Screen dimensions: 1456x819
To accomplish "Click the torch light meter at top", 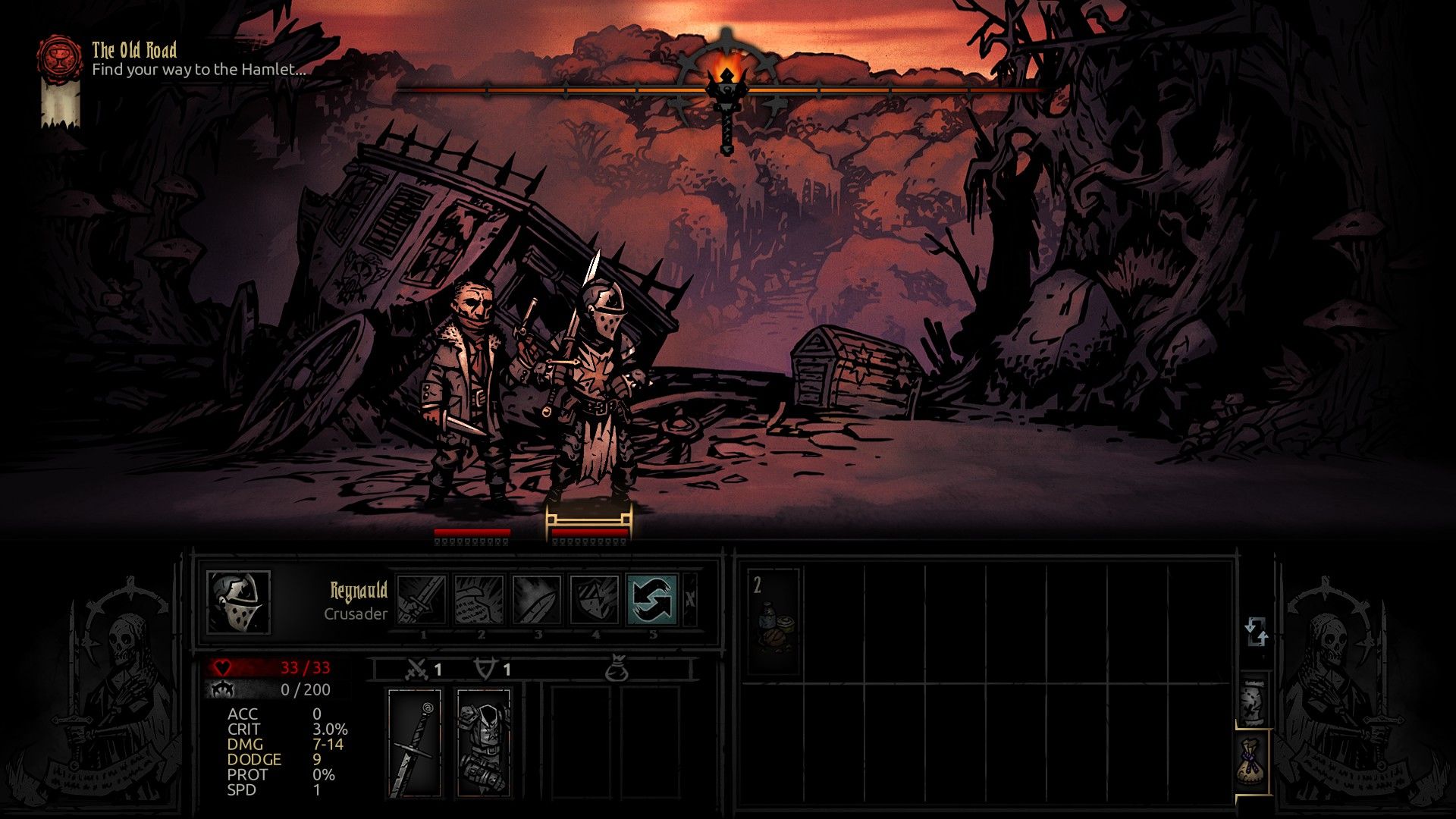I will click(x=726, y=85).
